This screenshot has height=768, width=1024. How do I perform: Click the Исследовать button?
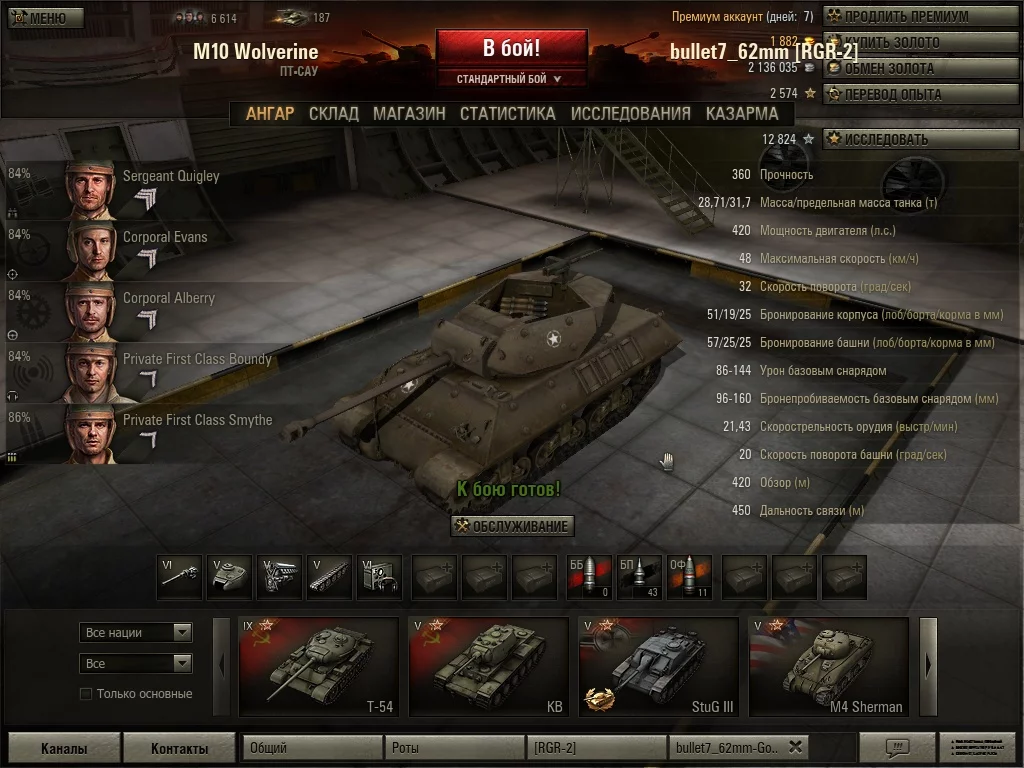pos(919,139)
